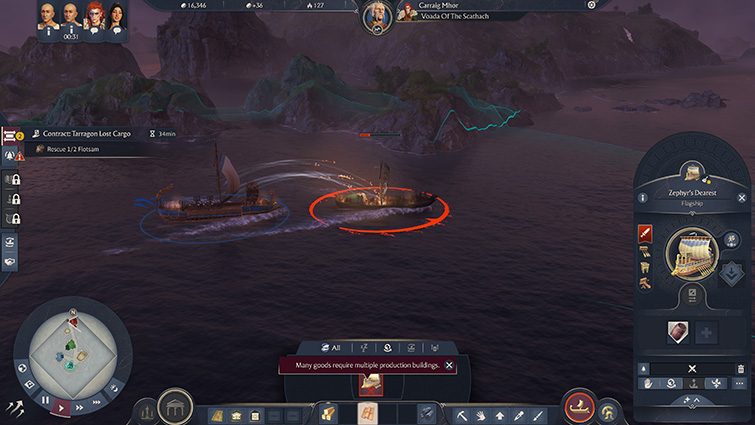This screenshot has height=425, width=755.
Task: Pause the game speed
Action: (x=45, y=399)
